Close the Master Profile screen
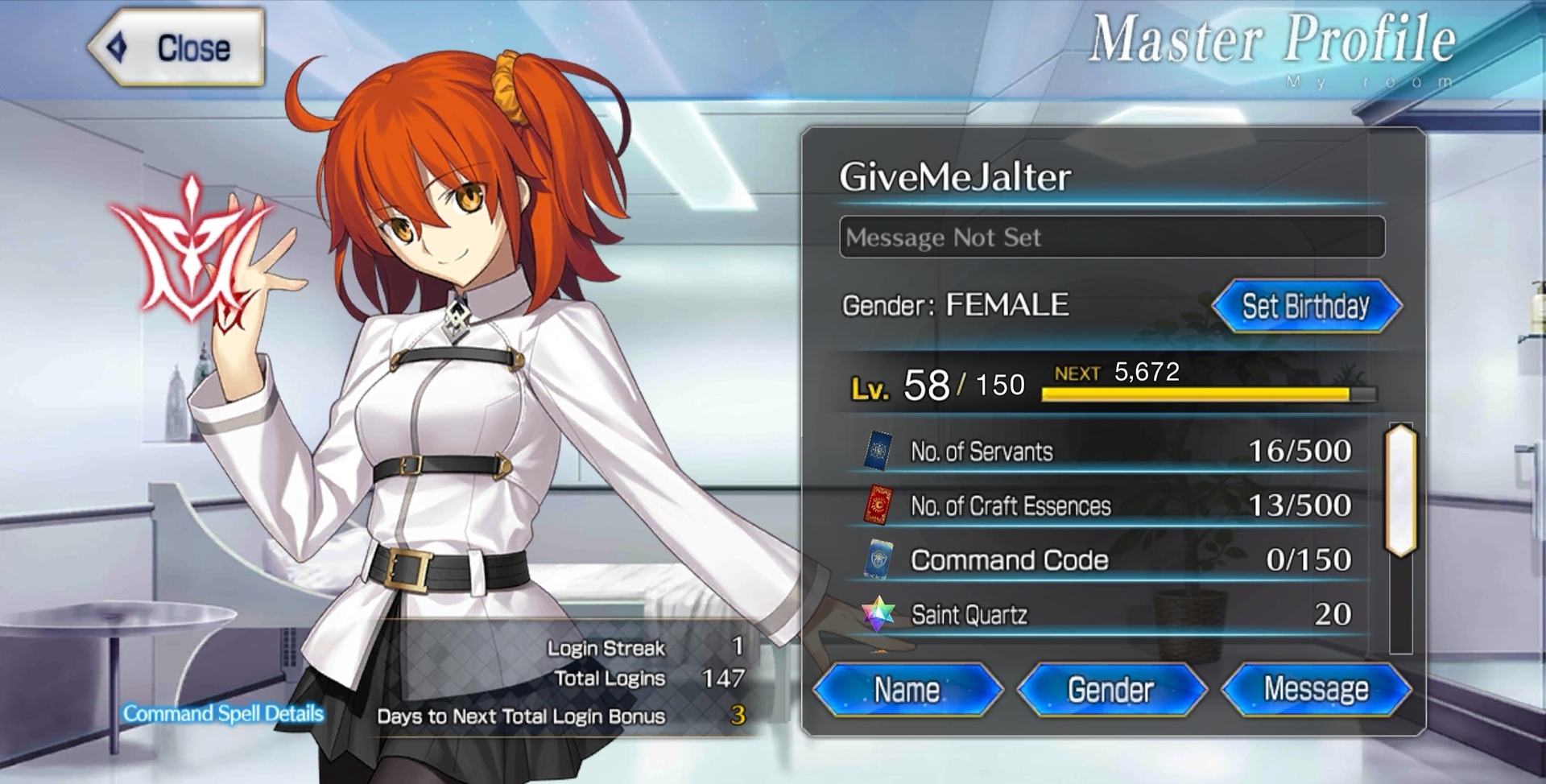 (177, 48)
